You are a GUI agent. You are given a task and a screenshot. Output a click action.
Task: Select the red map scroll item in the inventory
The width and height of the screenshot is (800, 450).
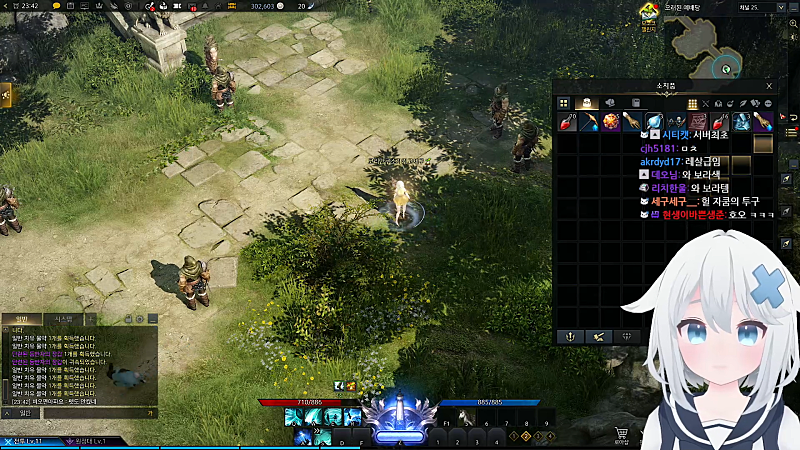[698, 122]
